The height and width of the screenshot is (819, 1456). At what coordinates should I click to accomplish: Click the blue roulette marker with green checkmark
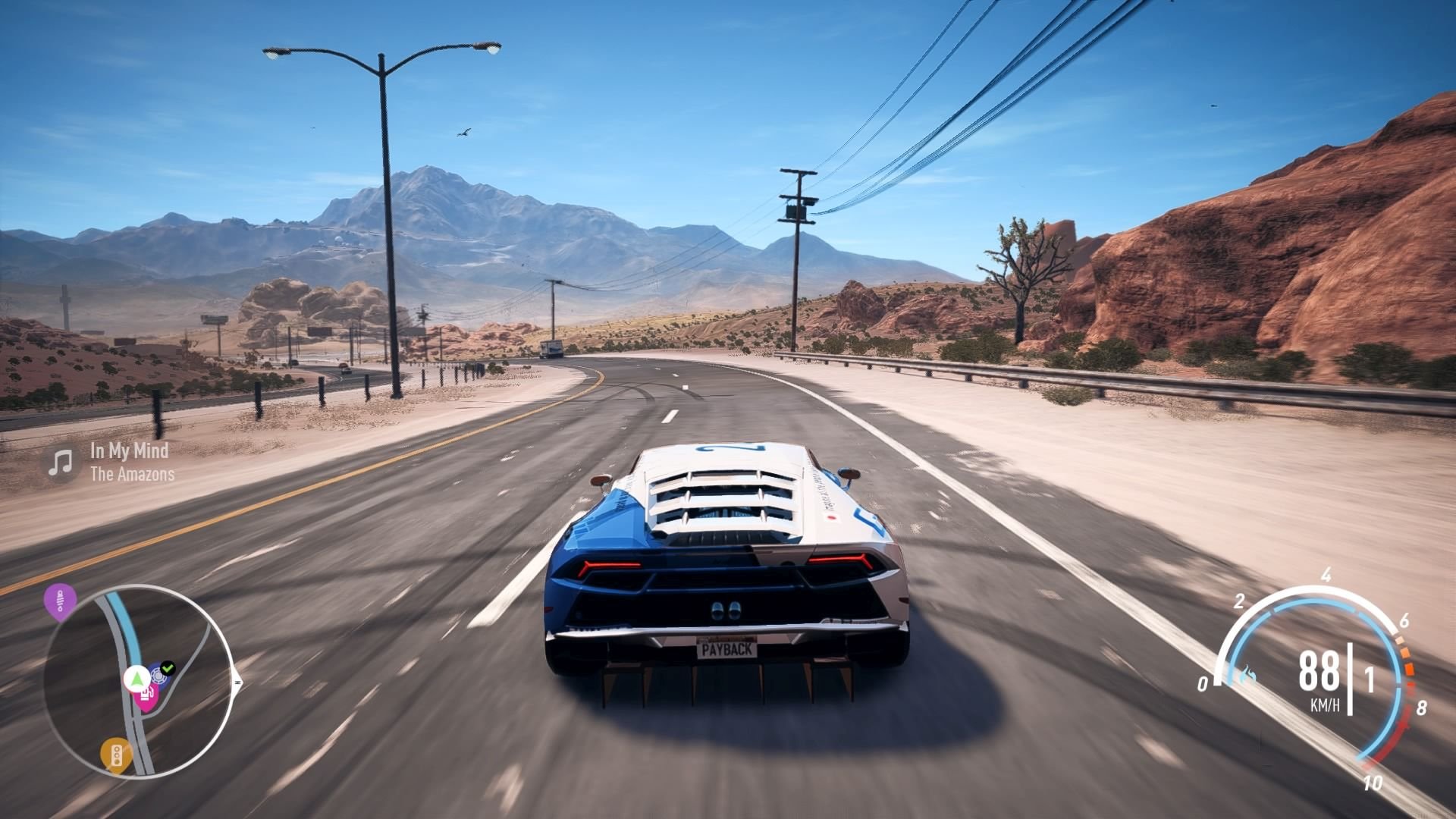[x=157, y=676]
